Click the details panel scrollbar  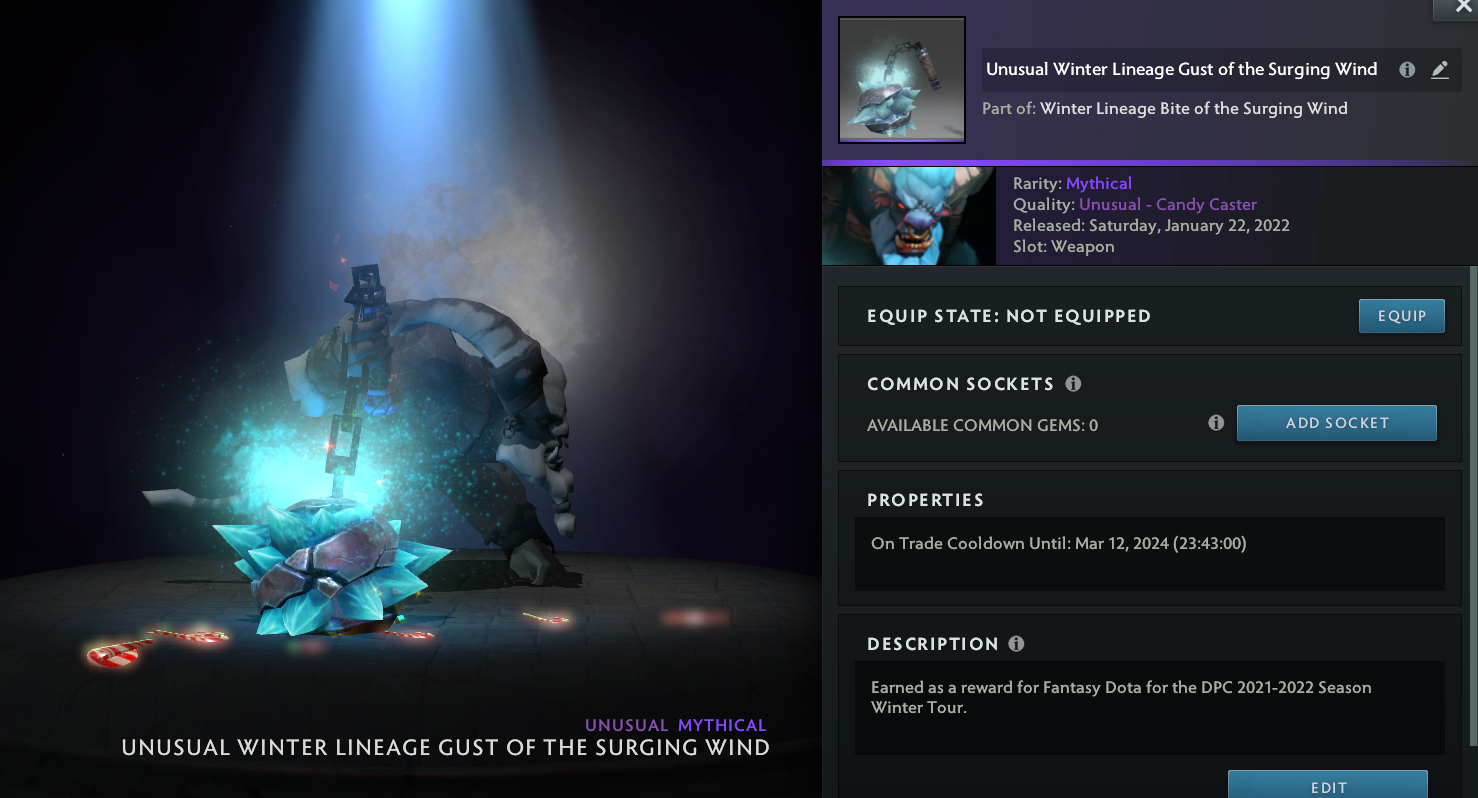1472,500
